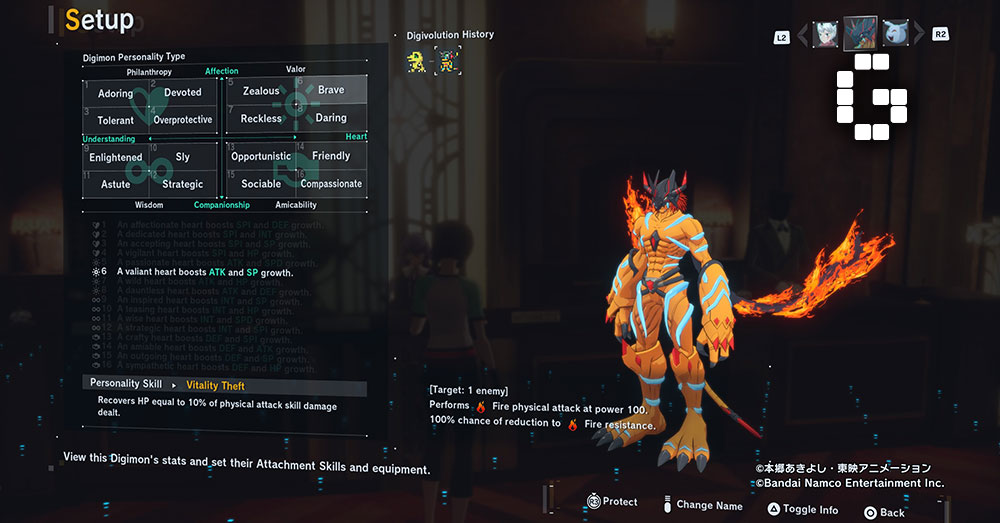Switch to the light-blue smiling Digimon portrait
Viewport: 1000px width, 523px height.
point(896,34)
